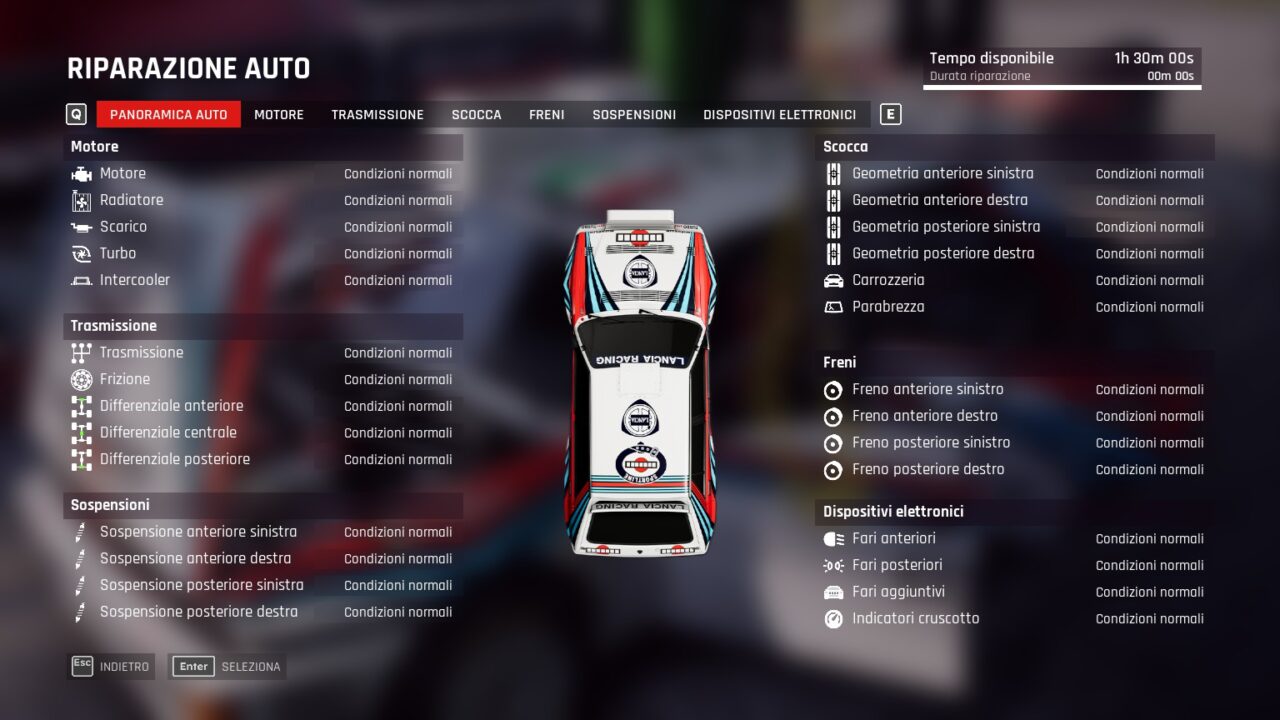Click the Scarico exhaust icon
Image resolution: width=1280 pixels, height=720 pixels.
pyautogui.click(x=84, y=226)
